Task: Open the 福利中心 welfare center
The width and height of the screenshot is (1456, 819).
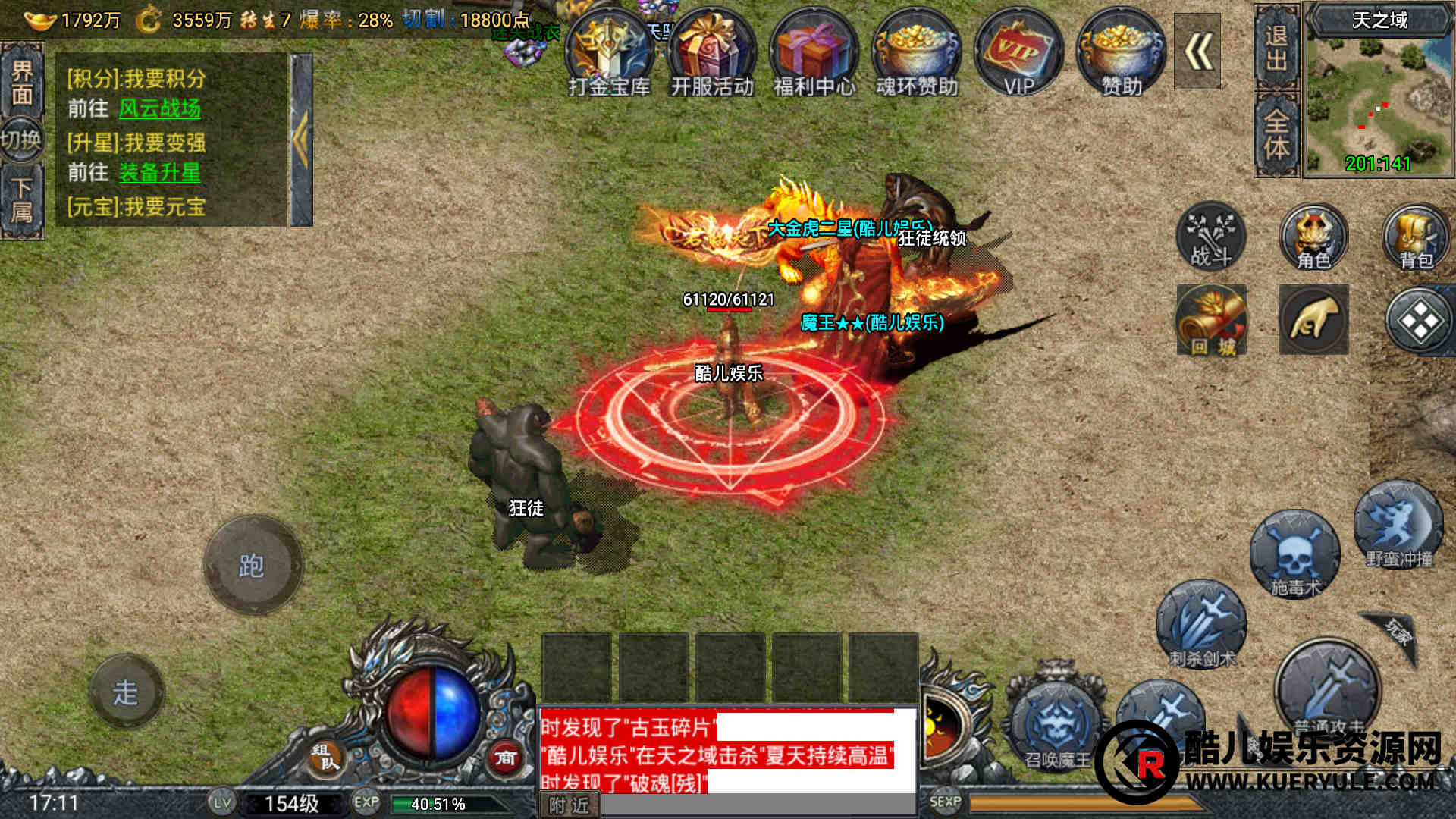Action: coord(814,55)
